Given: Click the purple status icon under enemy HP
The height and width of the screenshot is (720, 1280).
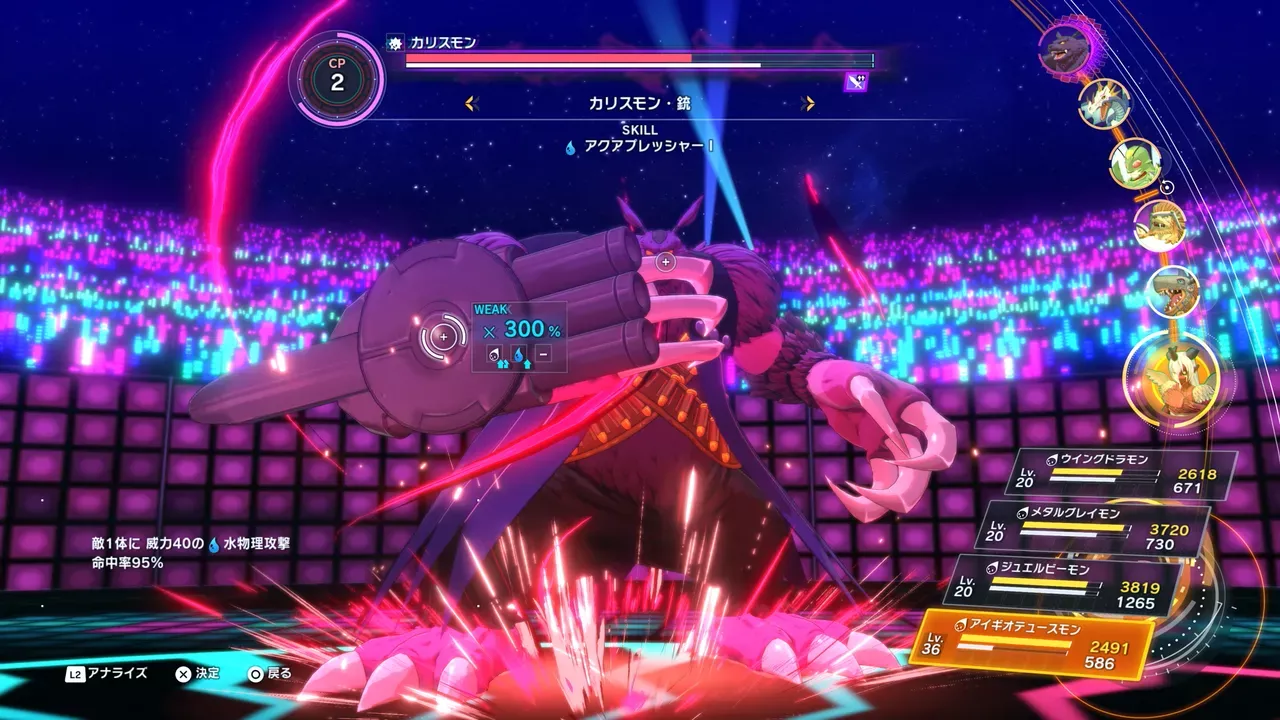Looking at the screenshot, I should point(856,82).
